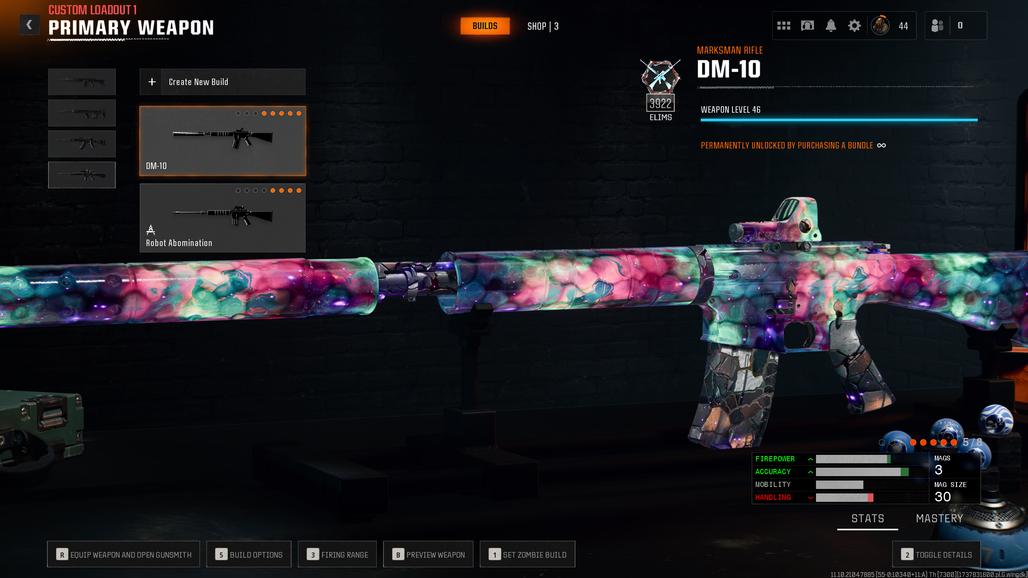
Task: Select the DM-10 build card
Action: pos(222,141)
